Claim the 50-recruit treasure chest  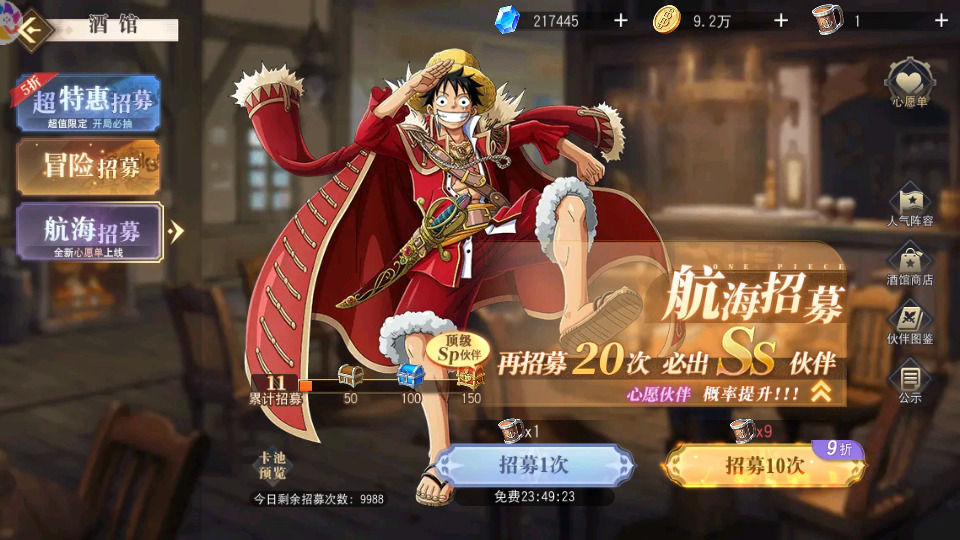351,378
